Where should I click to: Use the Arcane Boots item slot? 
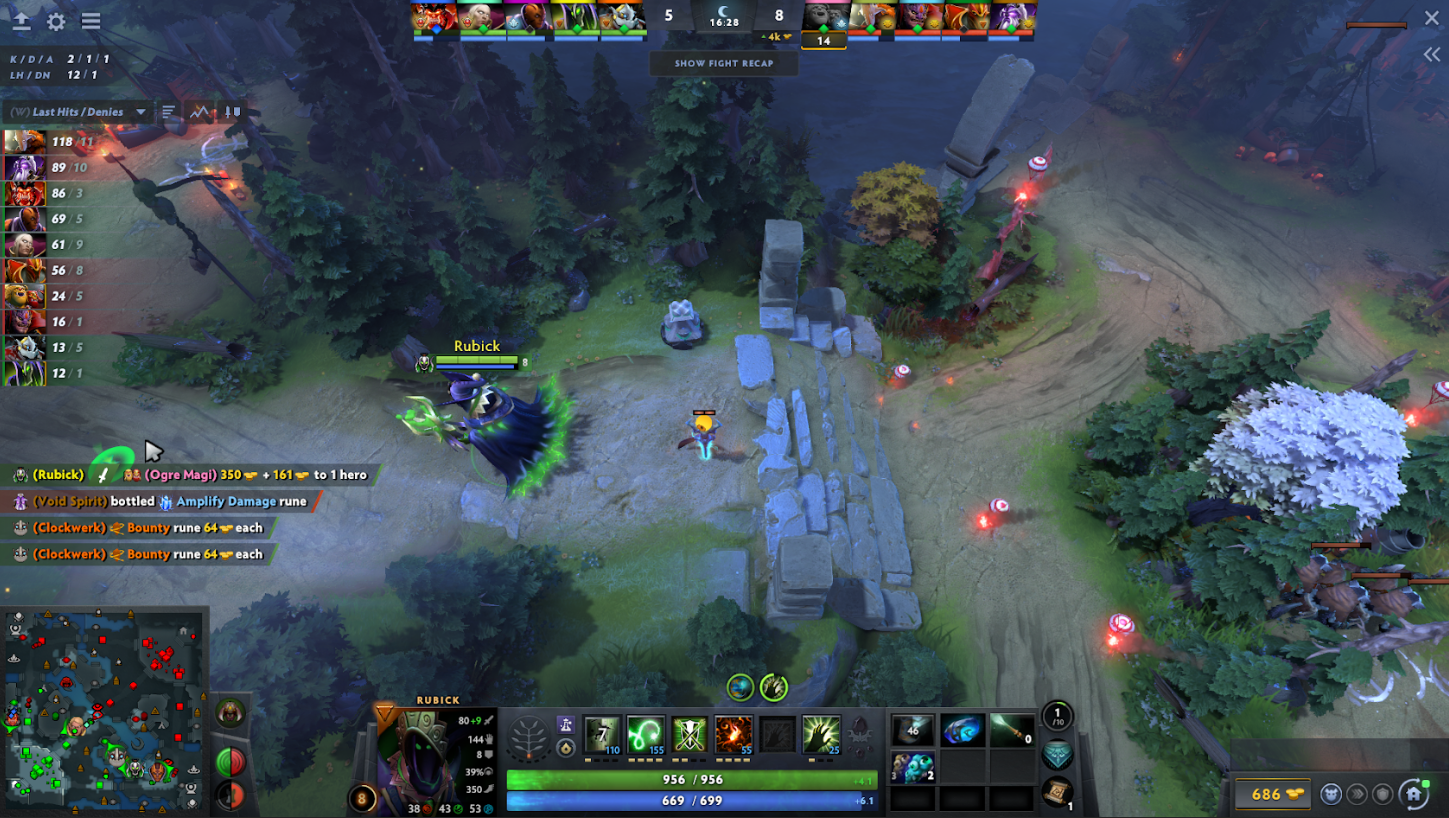961,730
